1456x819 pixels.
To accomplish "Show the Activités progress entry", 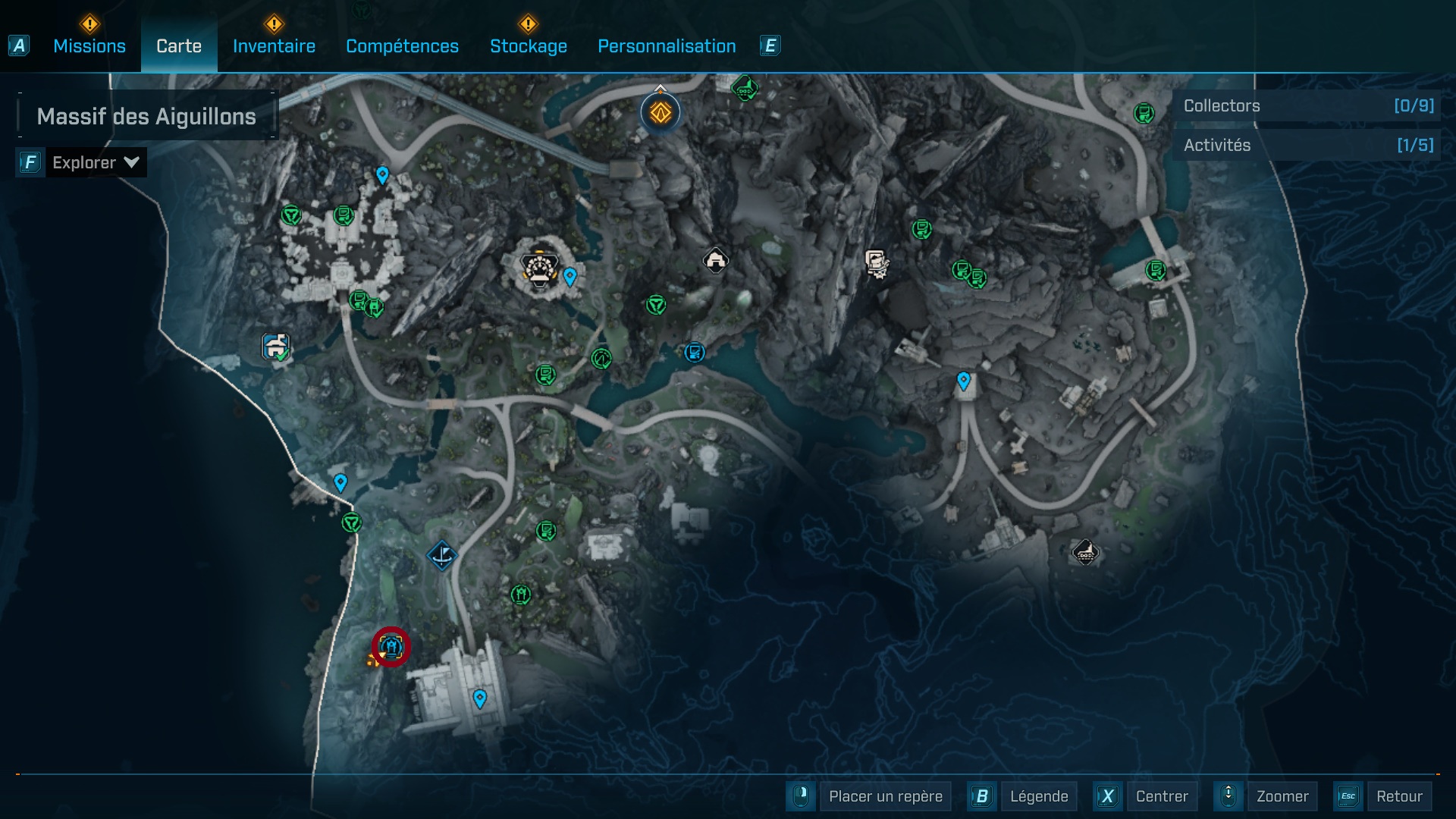I will [x=1307, y=145].
